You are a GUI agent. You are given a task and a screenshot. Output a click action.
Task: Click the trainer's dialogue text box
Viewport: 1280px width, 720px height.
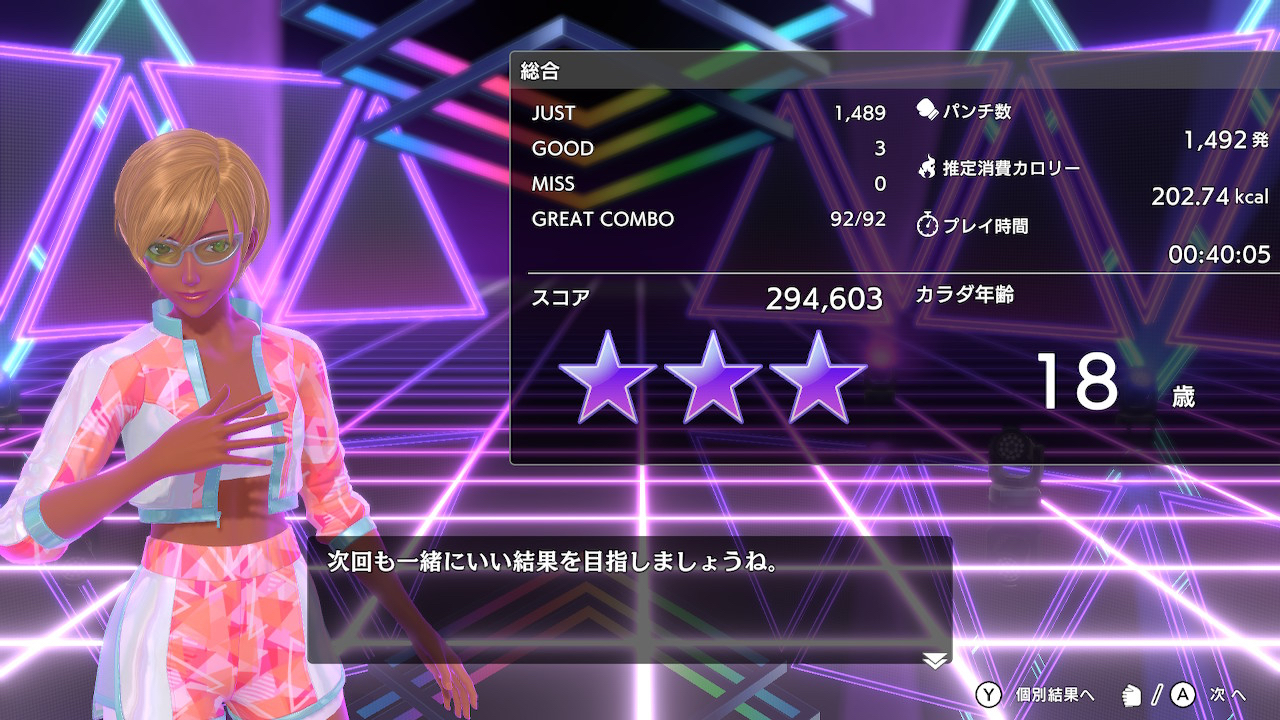pos(629,599)
